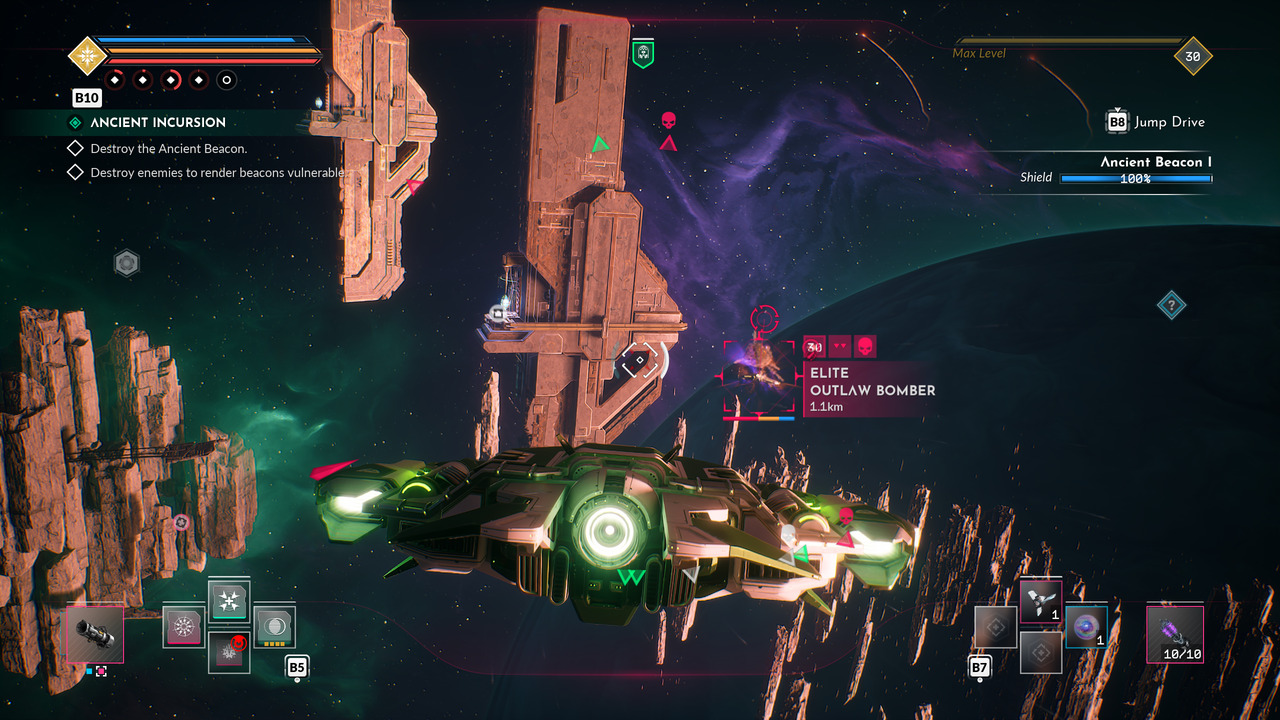Select the grey hexagon waypoint marker
Image resolution: width=1280 pixels, height=720 pixels.
point(127,263)
